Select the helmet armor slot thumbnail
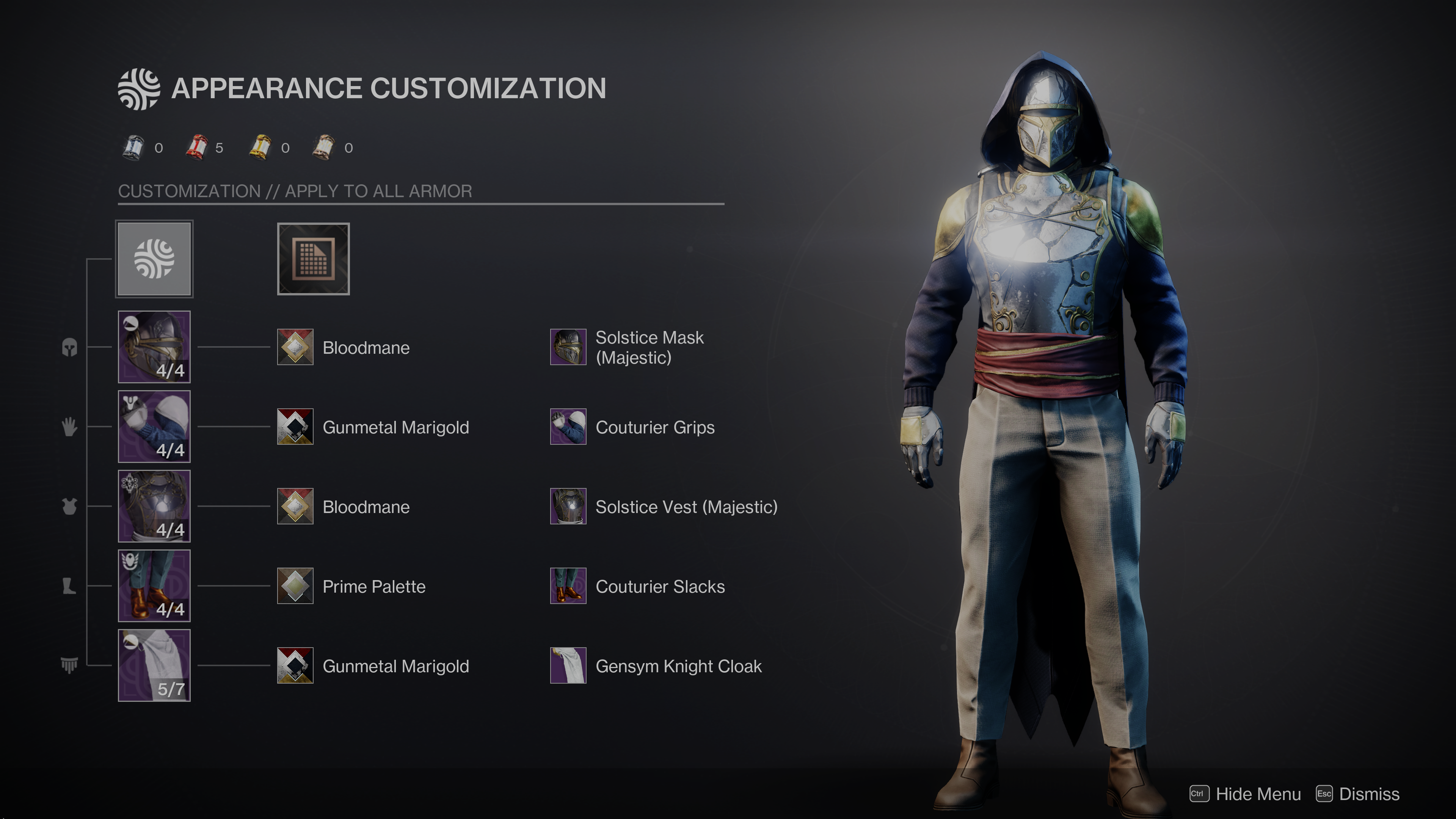 coord(154,347)
